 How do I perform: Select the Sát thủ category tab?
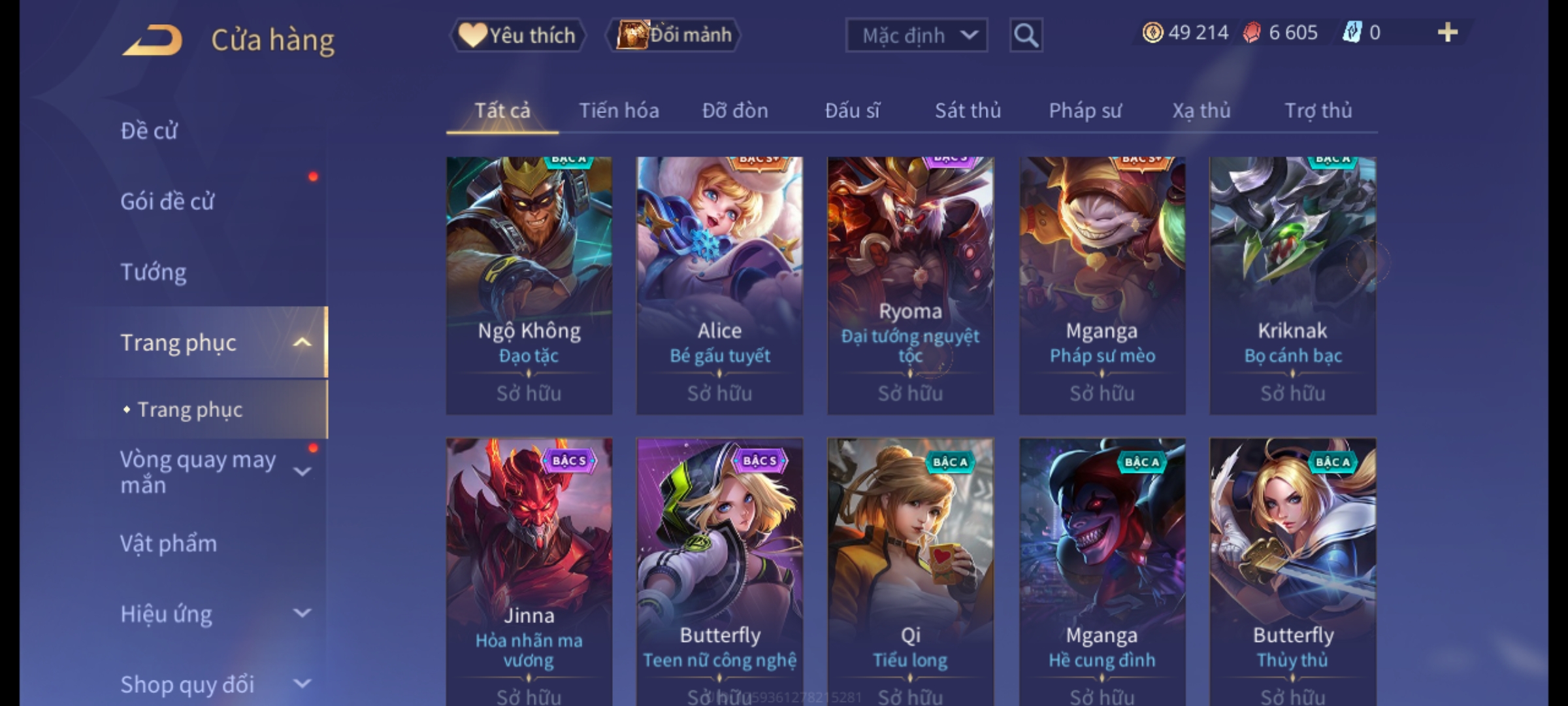pyautogui.click(x=968, y=110)
